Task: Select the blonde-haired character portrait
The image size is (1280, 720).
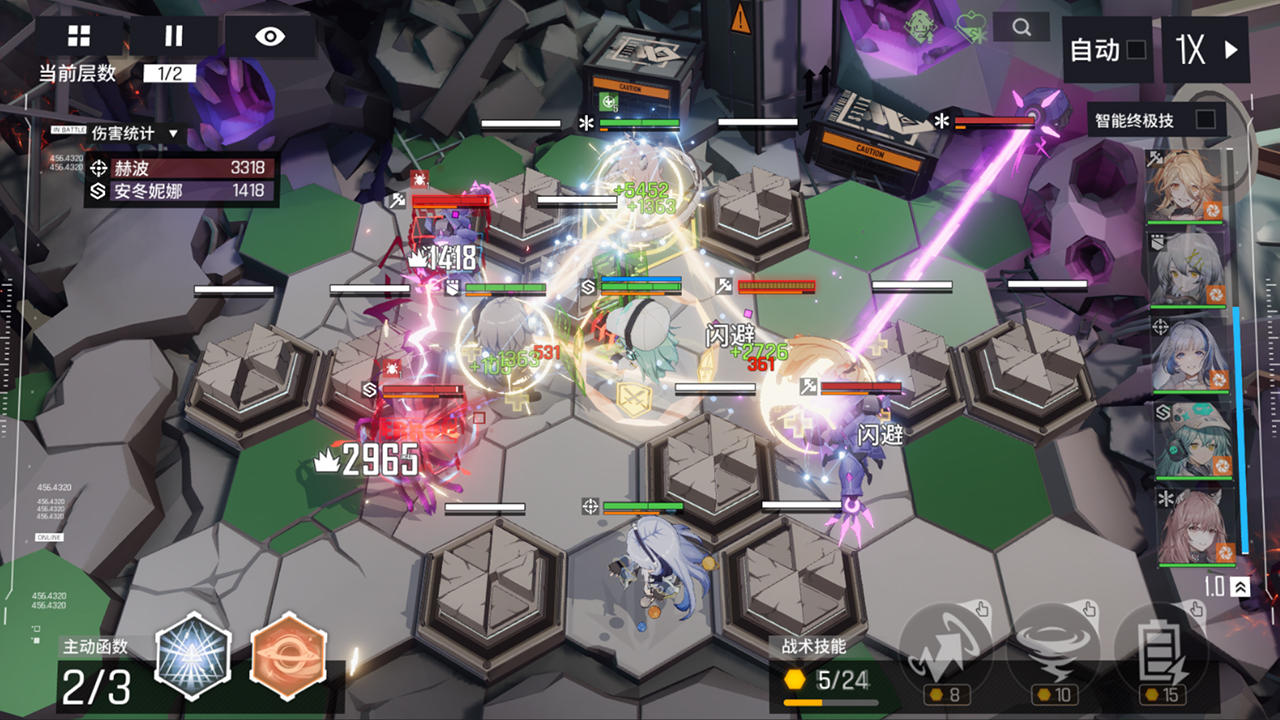Action: tap(1188, 187)
